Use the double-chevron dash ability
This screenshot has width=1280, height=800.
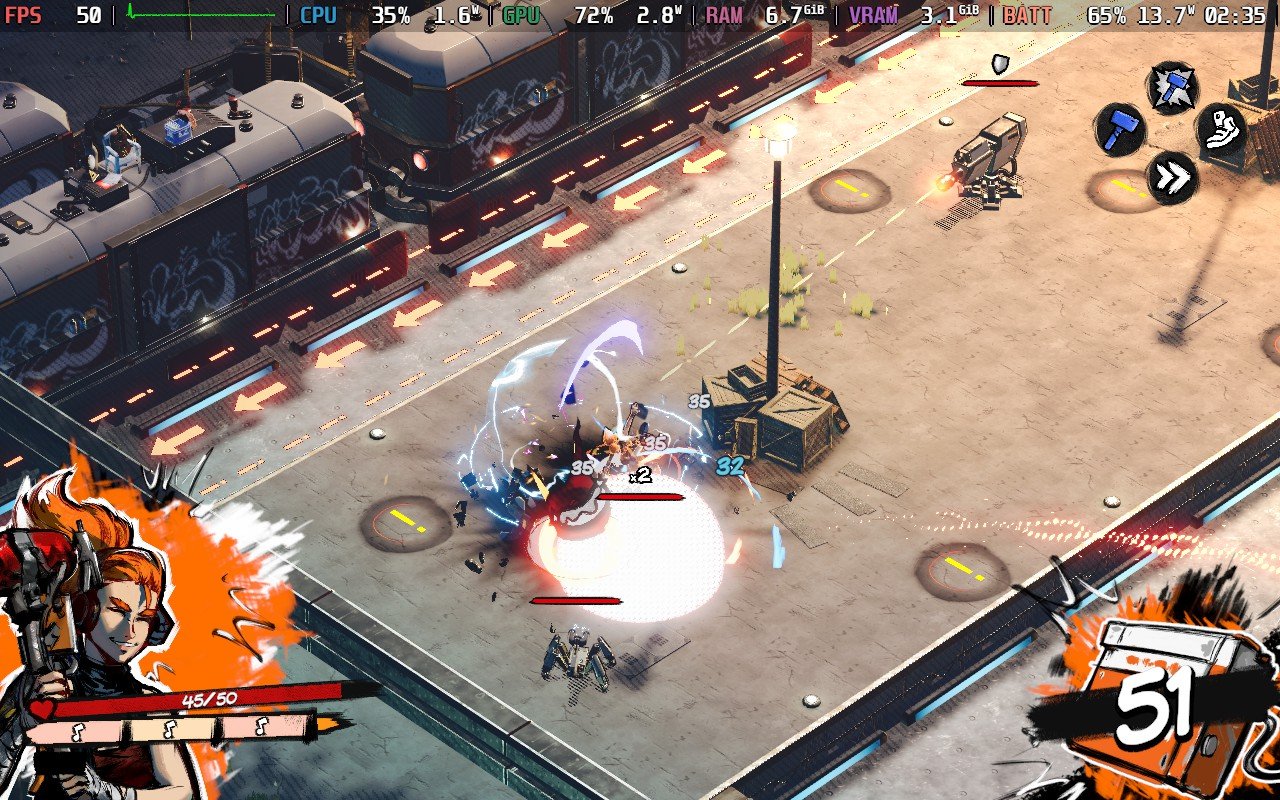tap(1172, 177)
